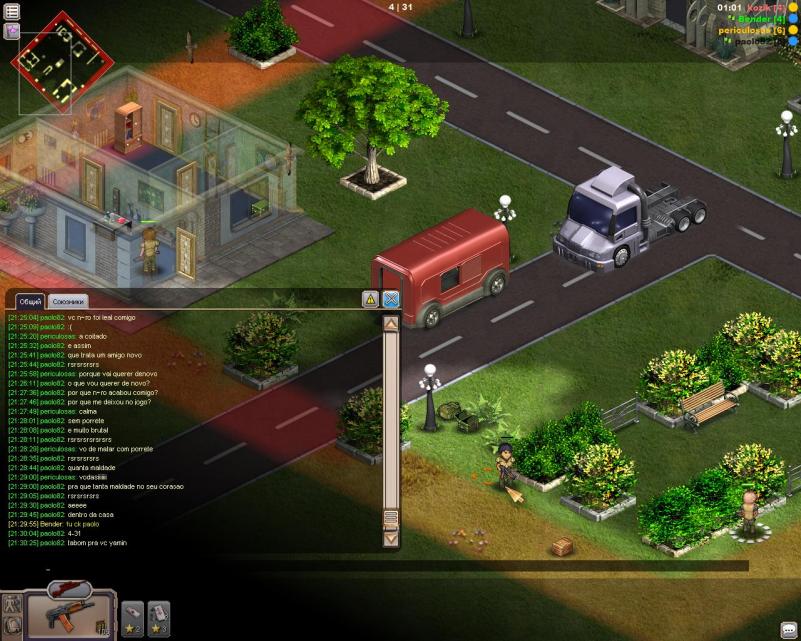Image resolution: width=801 pixels, height=641 pixels.
Task: Select the AK-47 rifle weapon slot
Action: [x=68, y=611]
